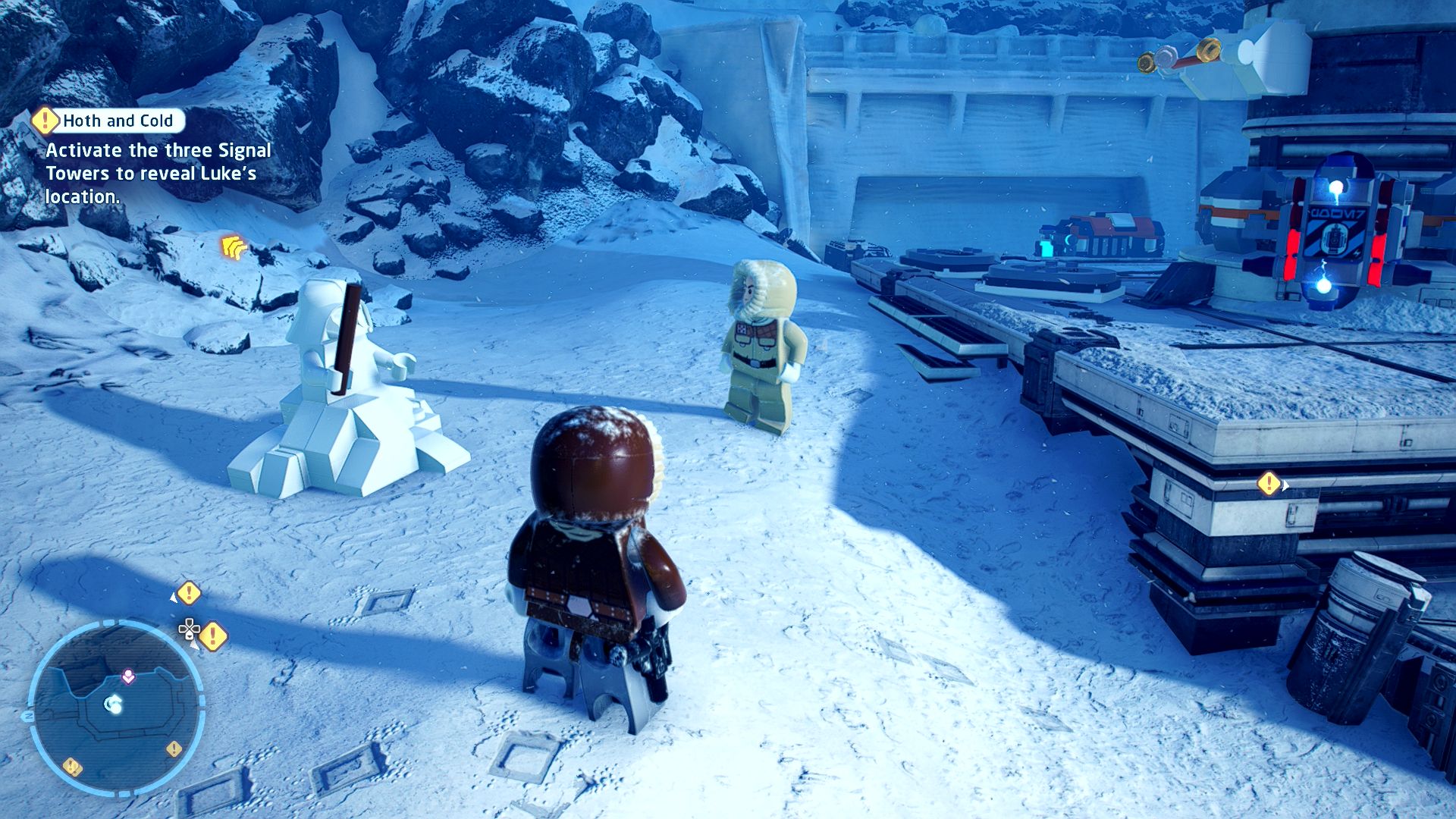
Task: Select the minimap's north compass indicator
Action: coord(29,715)
